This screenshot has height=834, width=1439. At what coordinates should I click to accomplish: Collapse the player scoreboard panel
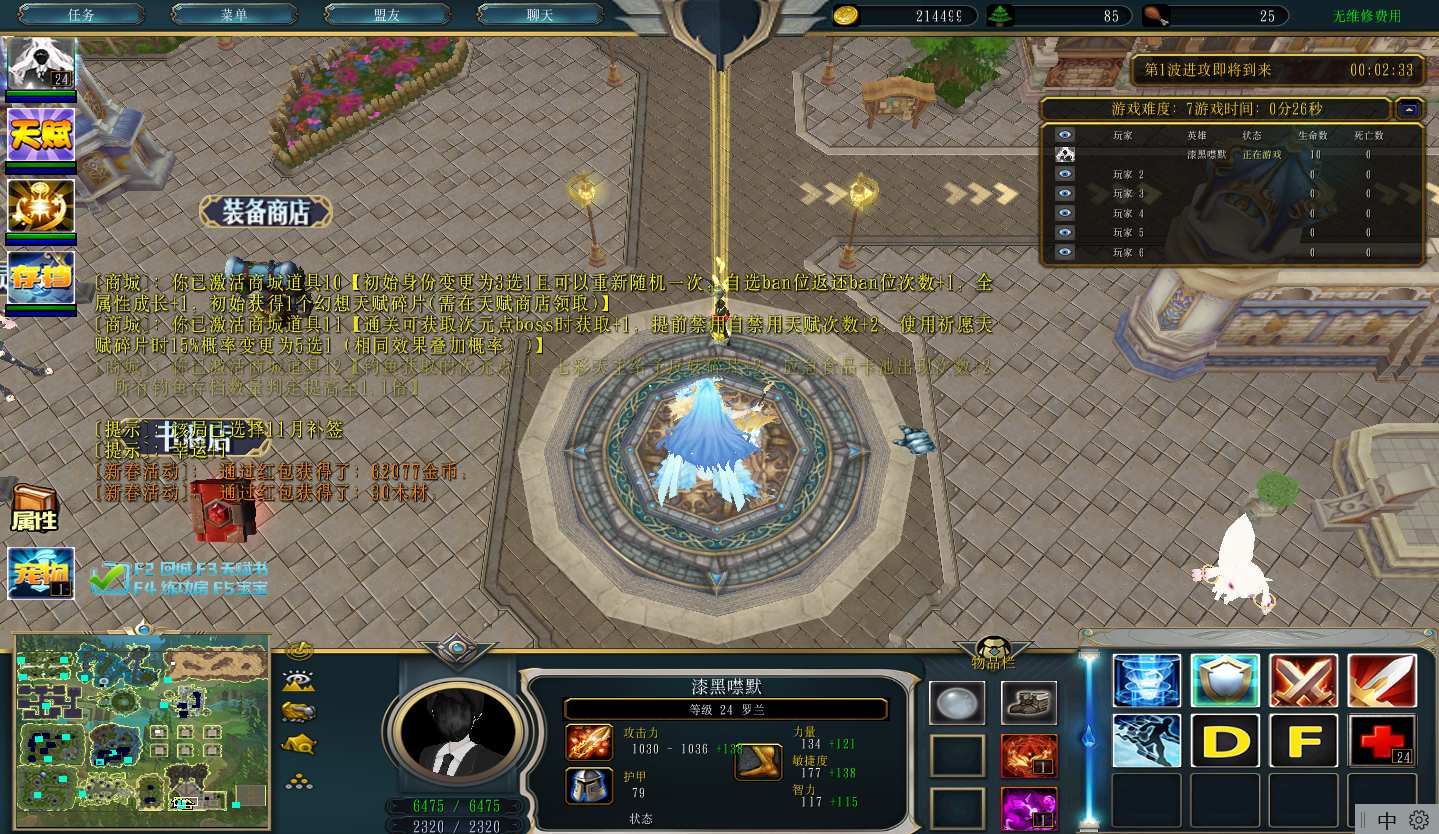(1409, 109)
